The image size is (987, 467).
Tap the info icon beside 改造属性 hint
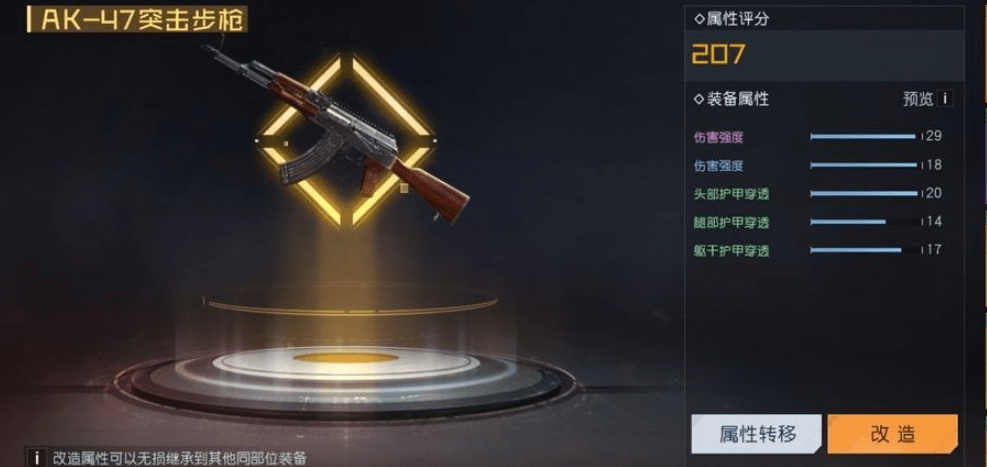pos(36,457)
